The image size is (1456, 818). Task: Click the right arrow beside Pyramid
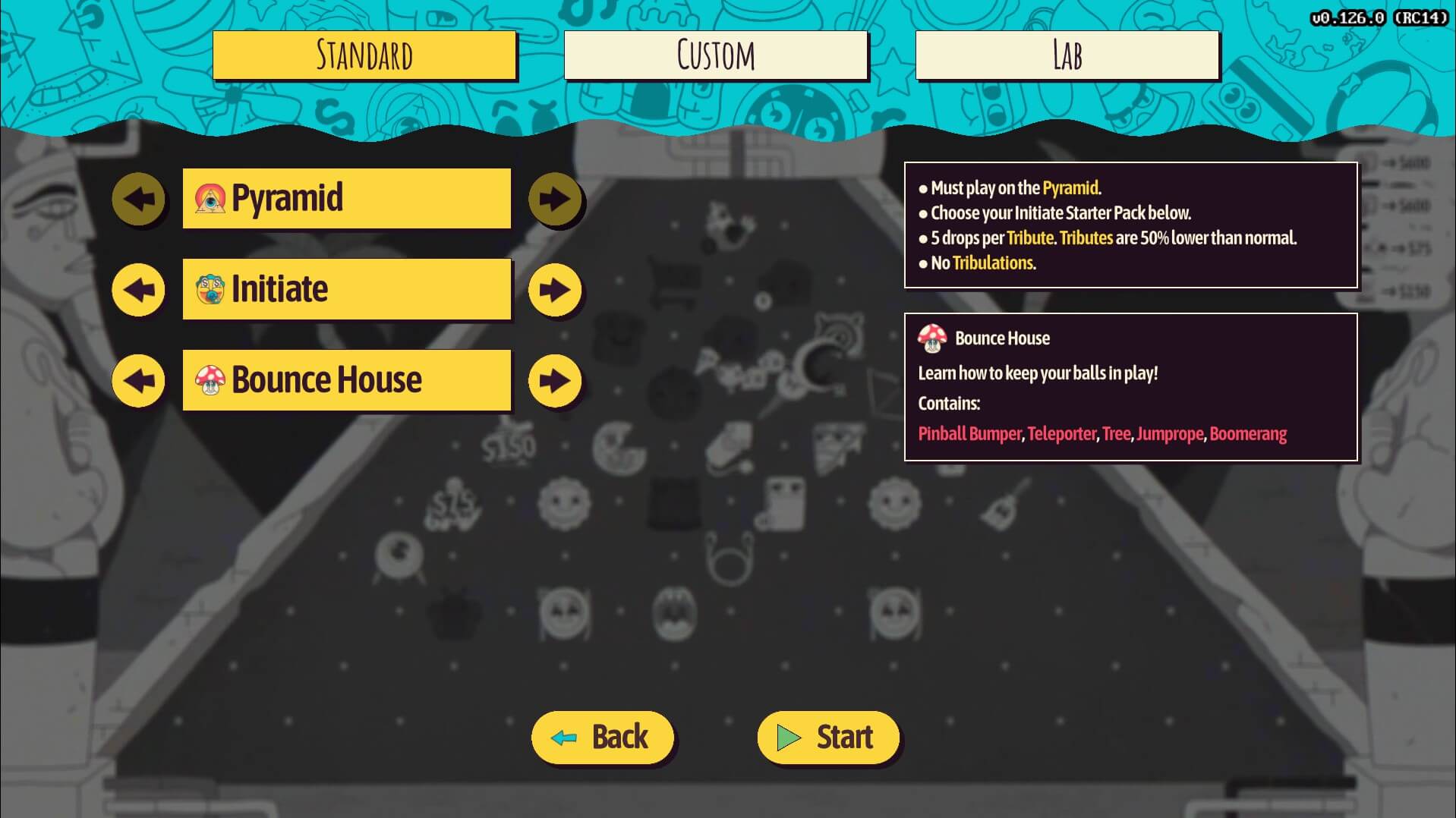point(555,199)
